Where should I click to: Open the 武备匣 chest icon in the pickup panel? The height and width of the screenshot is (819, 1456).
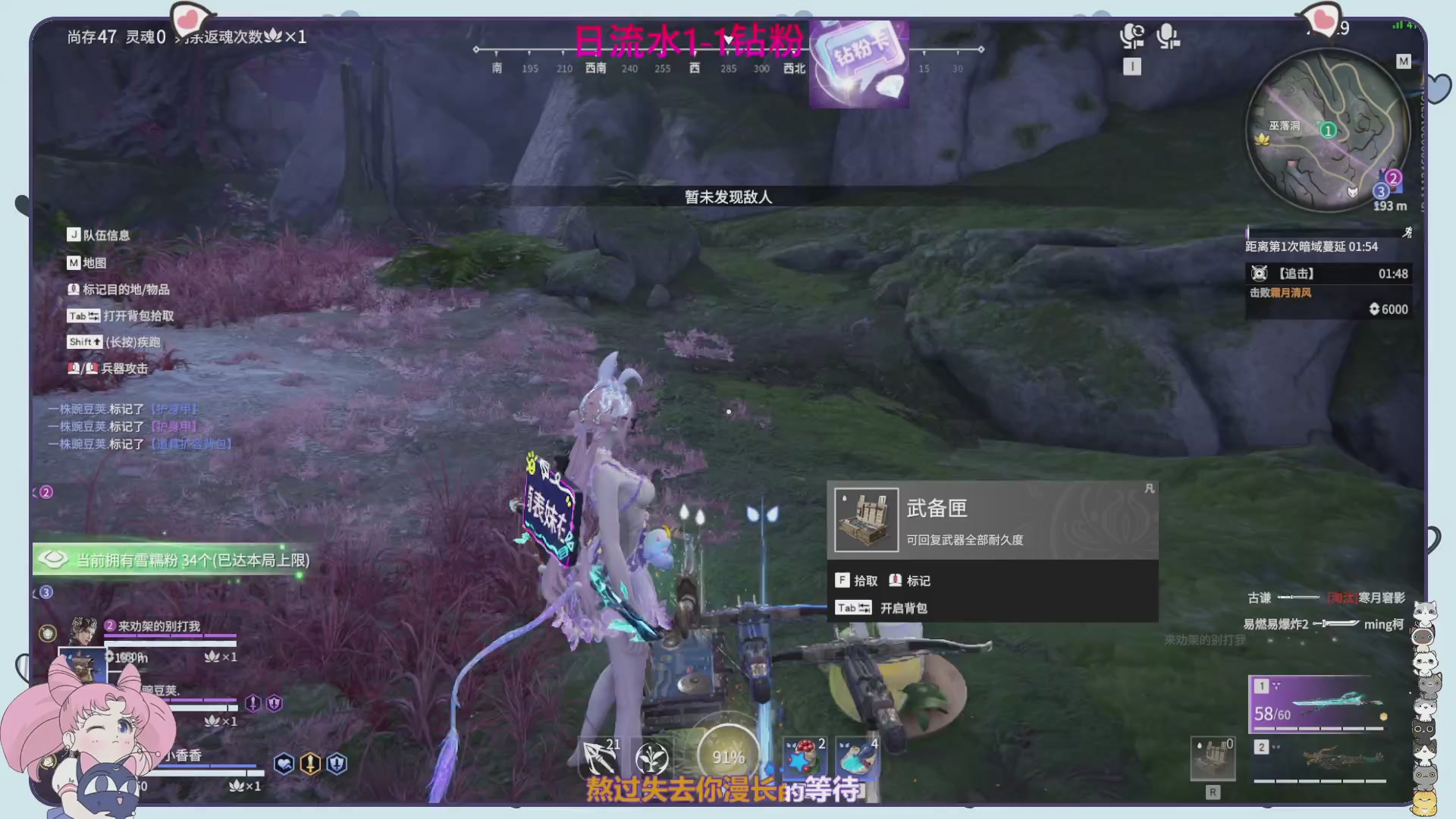pyautogui.click(x=866, y=519)
